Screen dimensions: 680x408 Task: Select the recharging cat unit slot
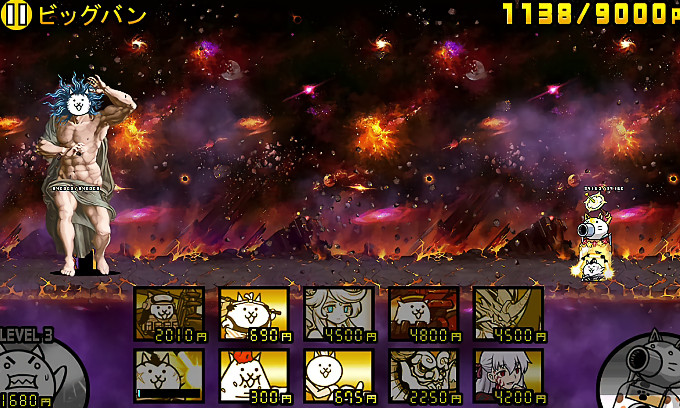tap(169, 375)
